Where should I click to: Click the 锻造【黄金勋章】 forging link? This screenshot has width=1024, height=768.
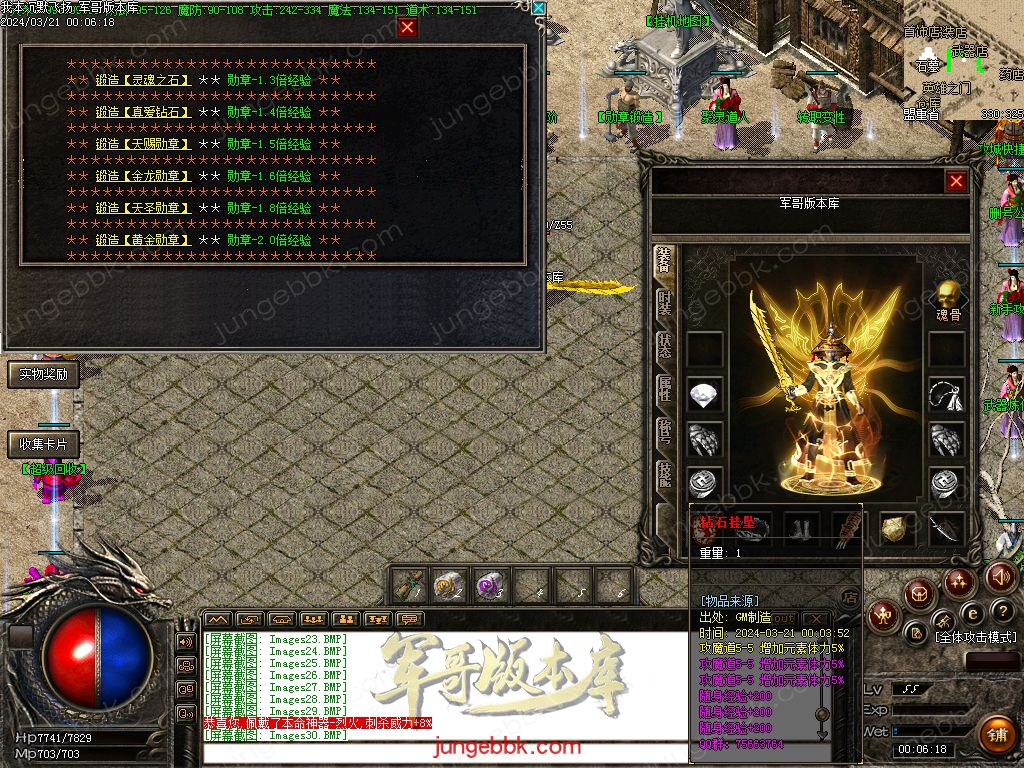[143, 241]
